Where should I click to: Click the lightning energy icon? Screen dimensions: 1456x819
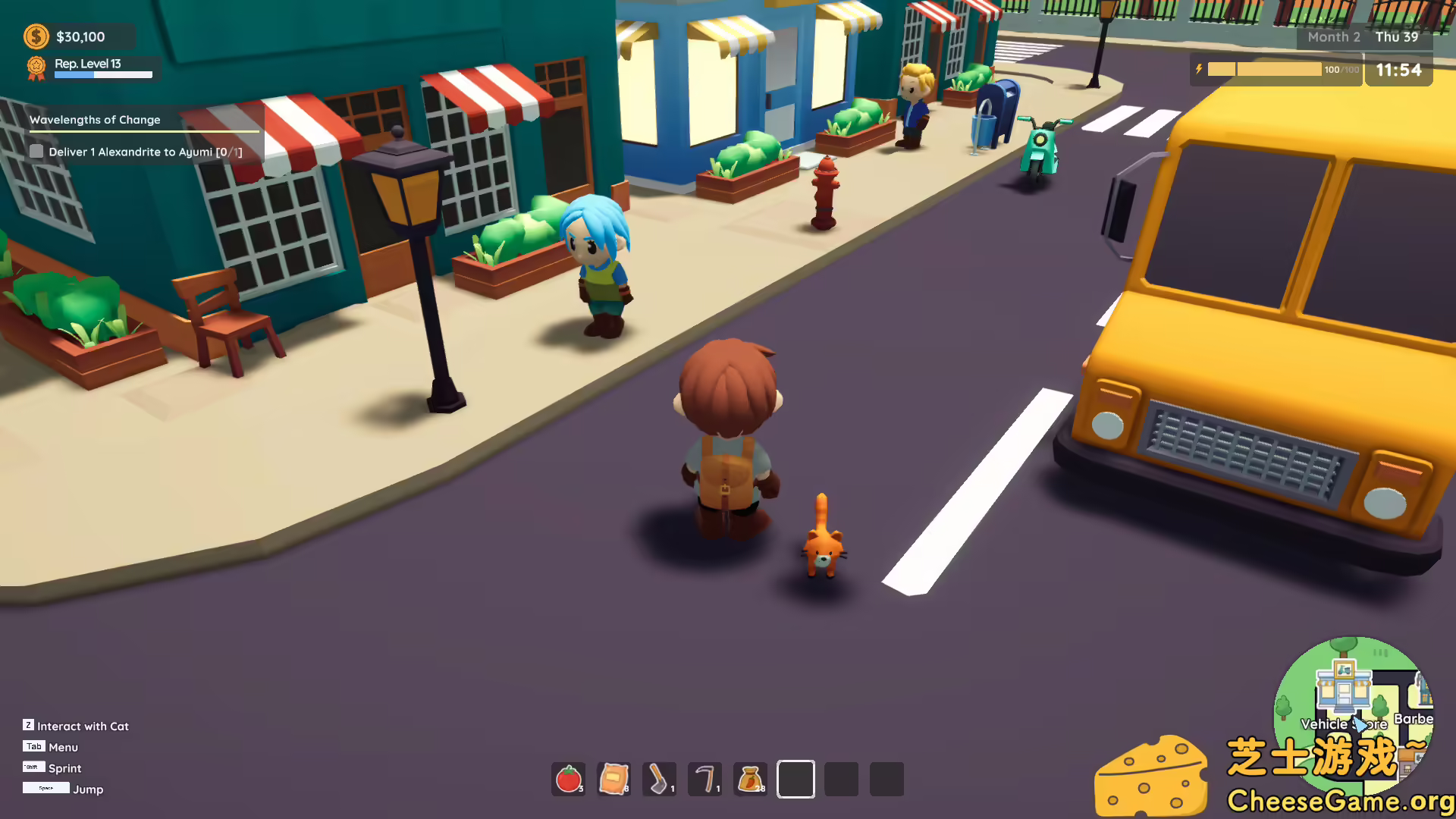point(1197,69)
